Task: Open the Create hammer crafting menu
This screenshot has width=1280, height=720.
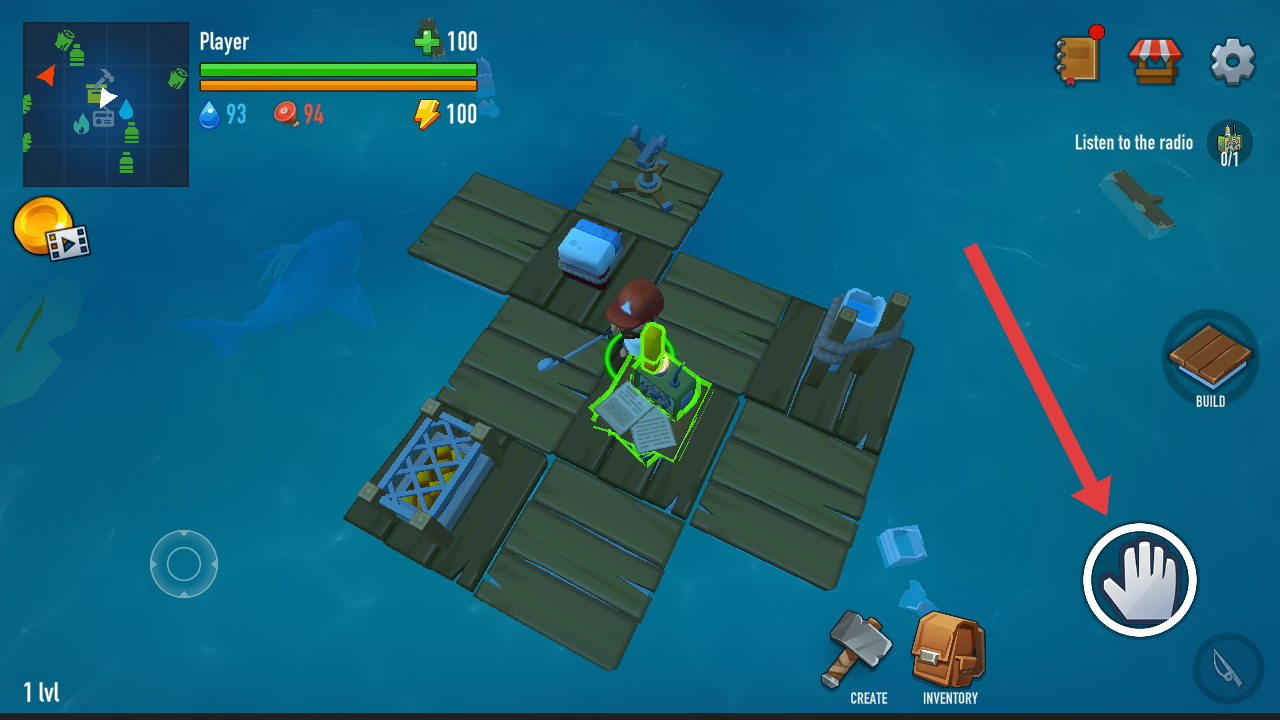Action: (862, 655)
